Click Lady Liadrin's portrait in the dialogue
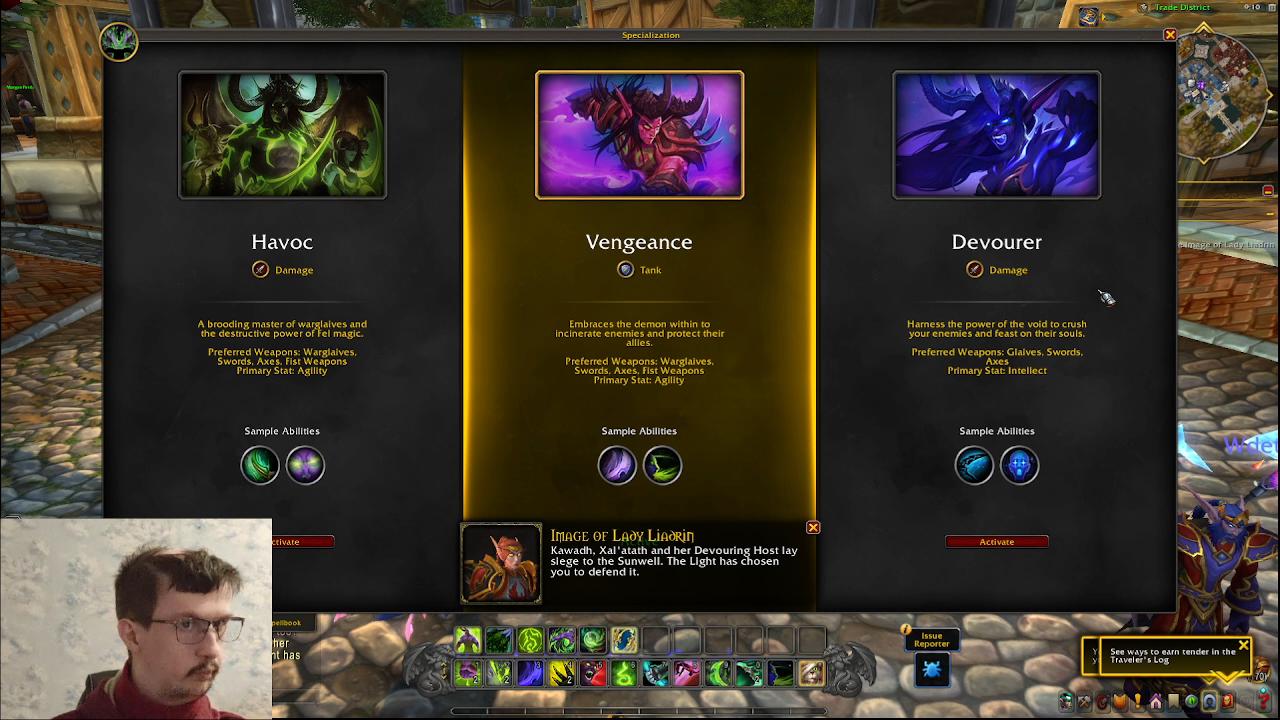 point(501,563)
